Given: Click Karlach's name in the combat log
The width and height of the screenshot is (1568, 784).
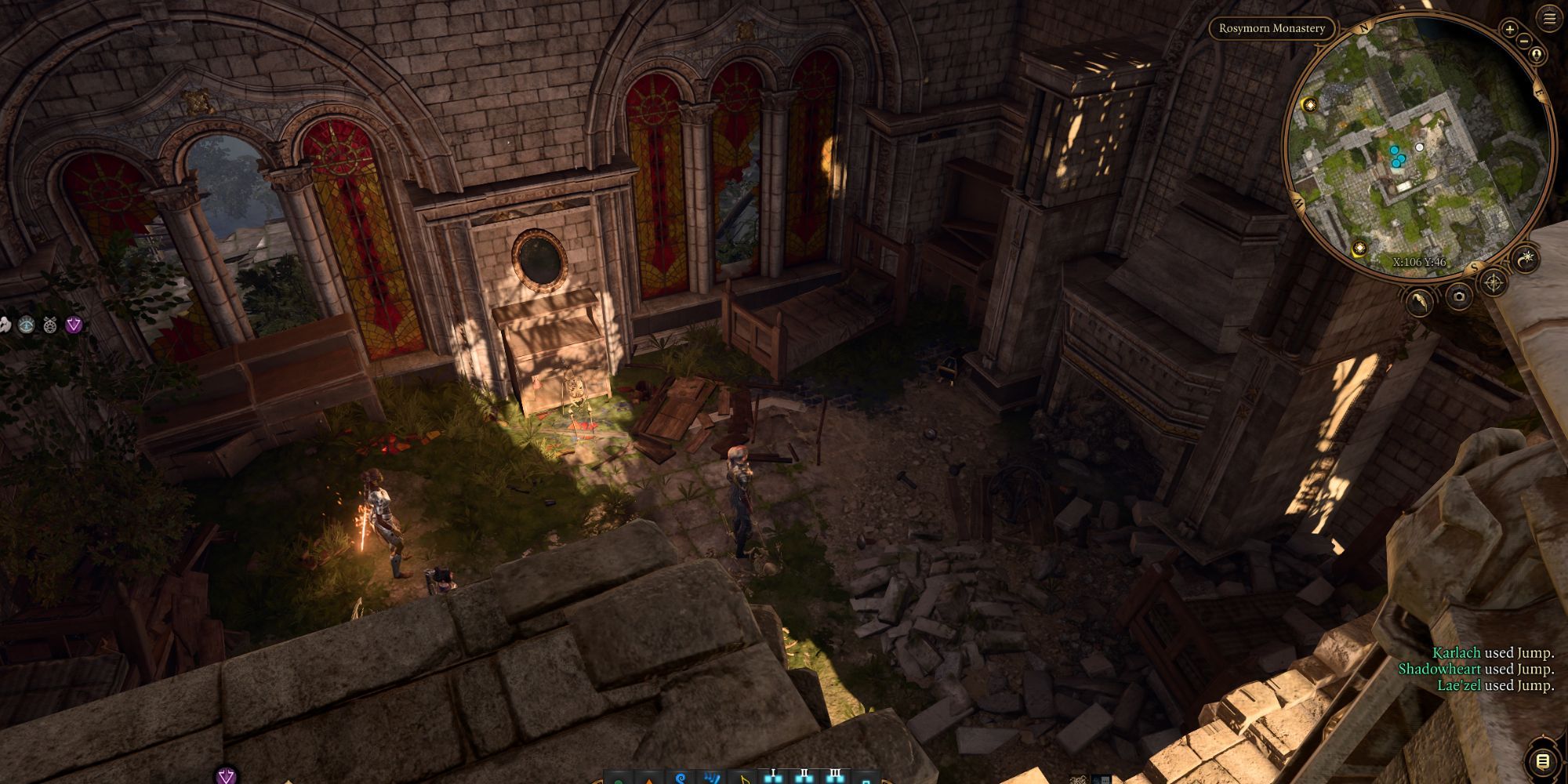Looking at the screenshot, I should (x=1456, y=652).
